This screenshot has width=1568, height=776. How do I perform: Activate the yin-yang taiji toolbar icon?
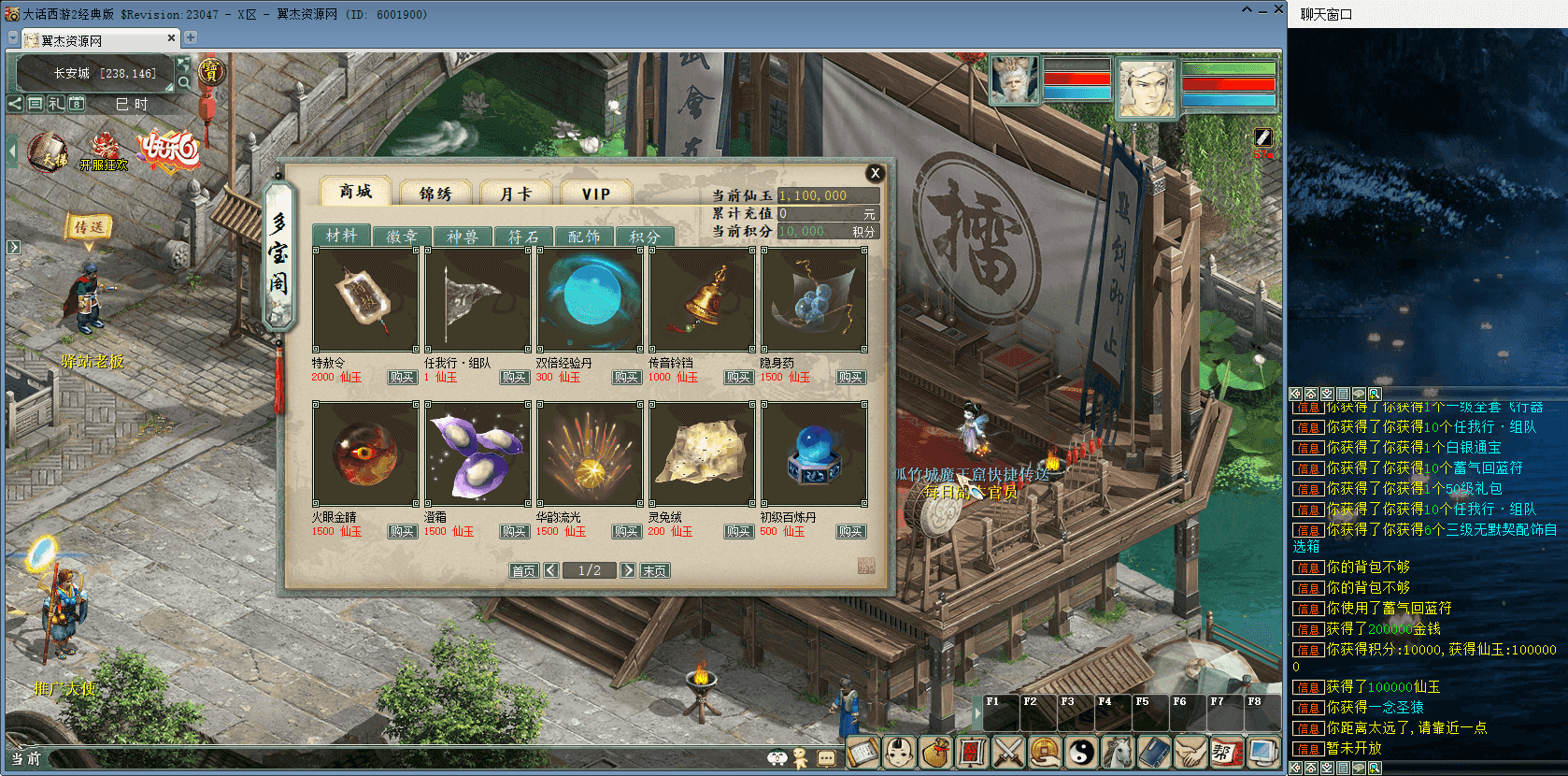pos(1080,752)
